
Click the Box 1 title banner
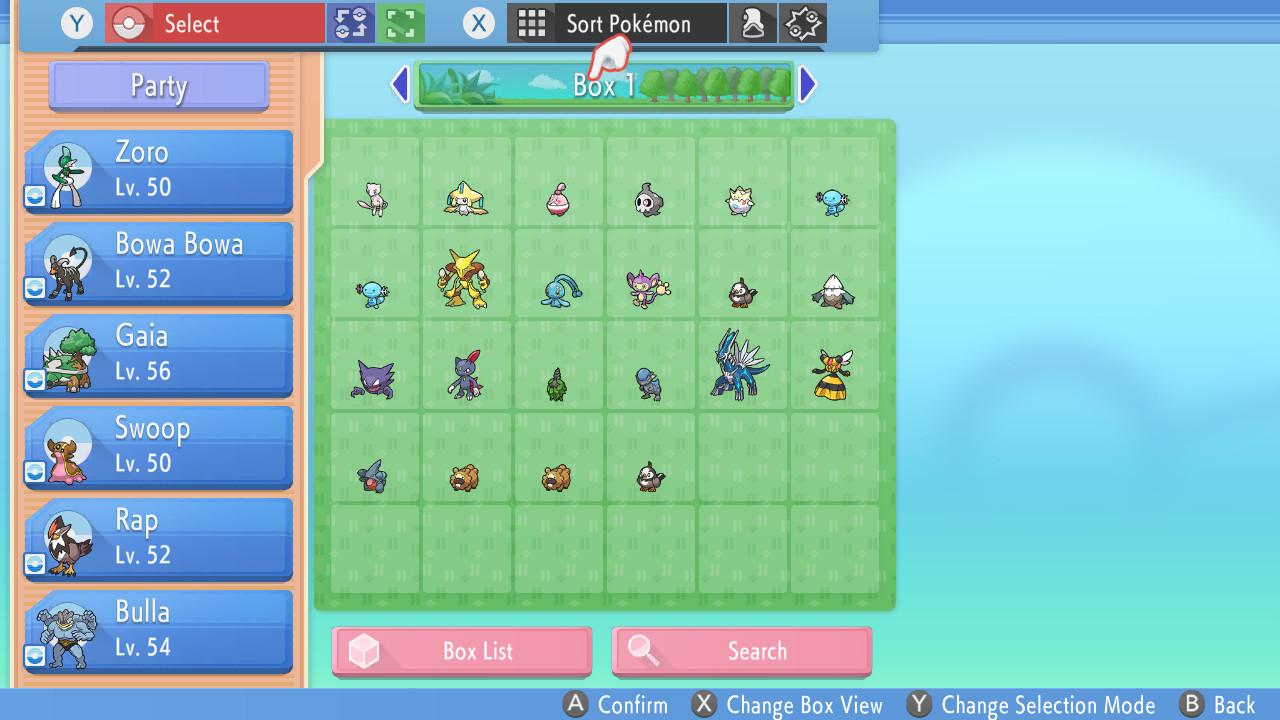coord(605,85)
